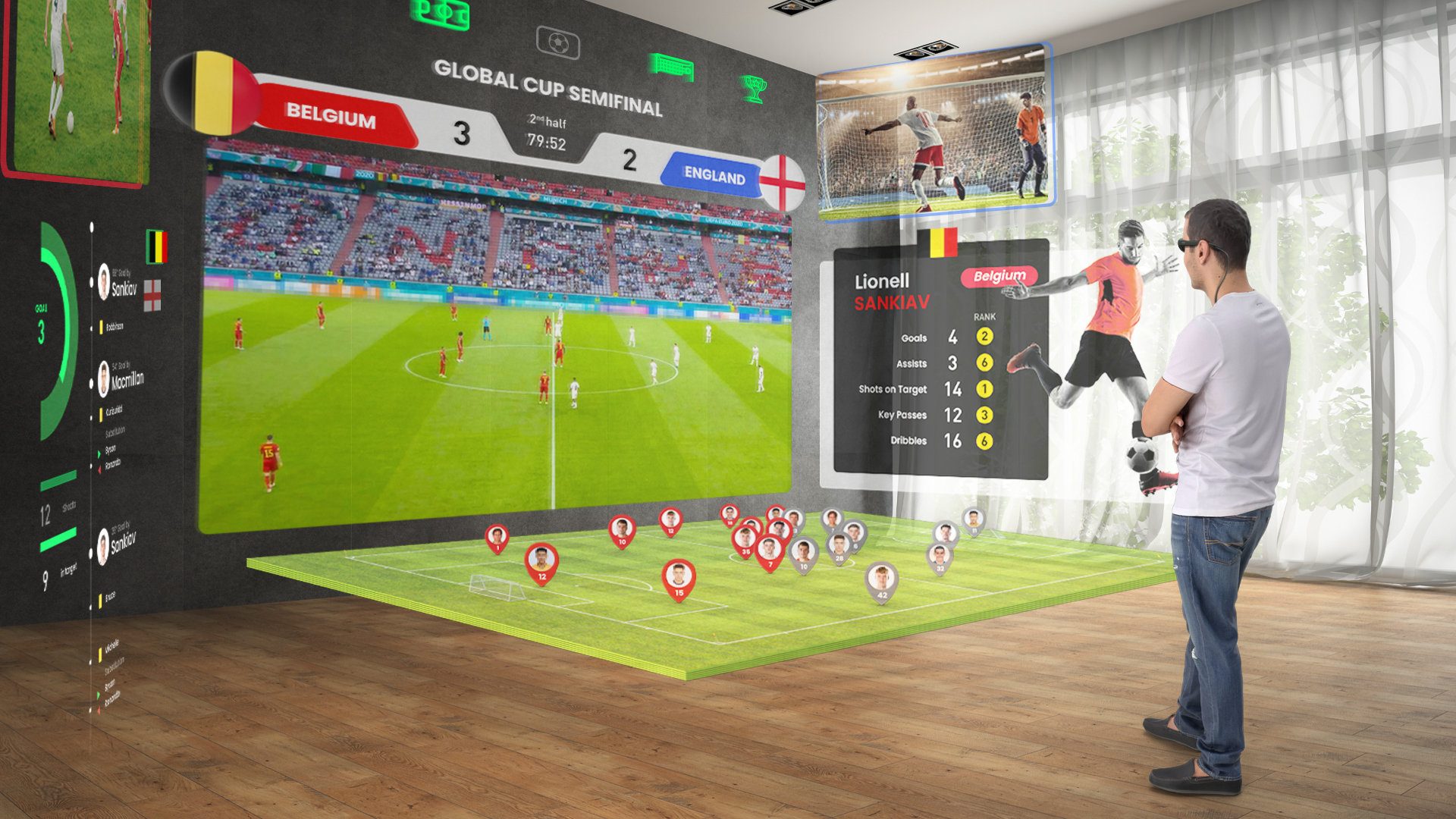The width and height of the screenshot is (1456, 819).
Task: Select the ENGLAND team banner on scoreboard
Action: pos(713,176)
